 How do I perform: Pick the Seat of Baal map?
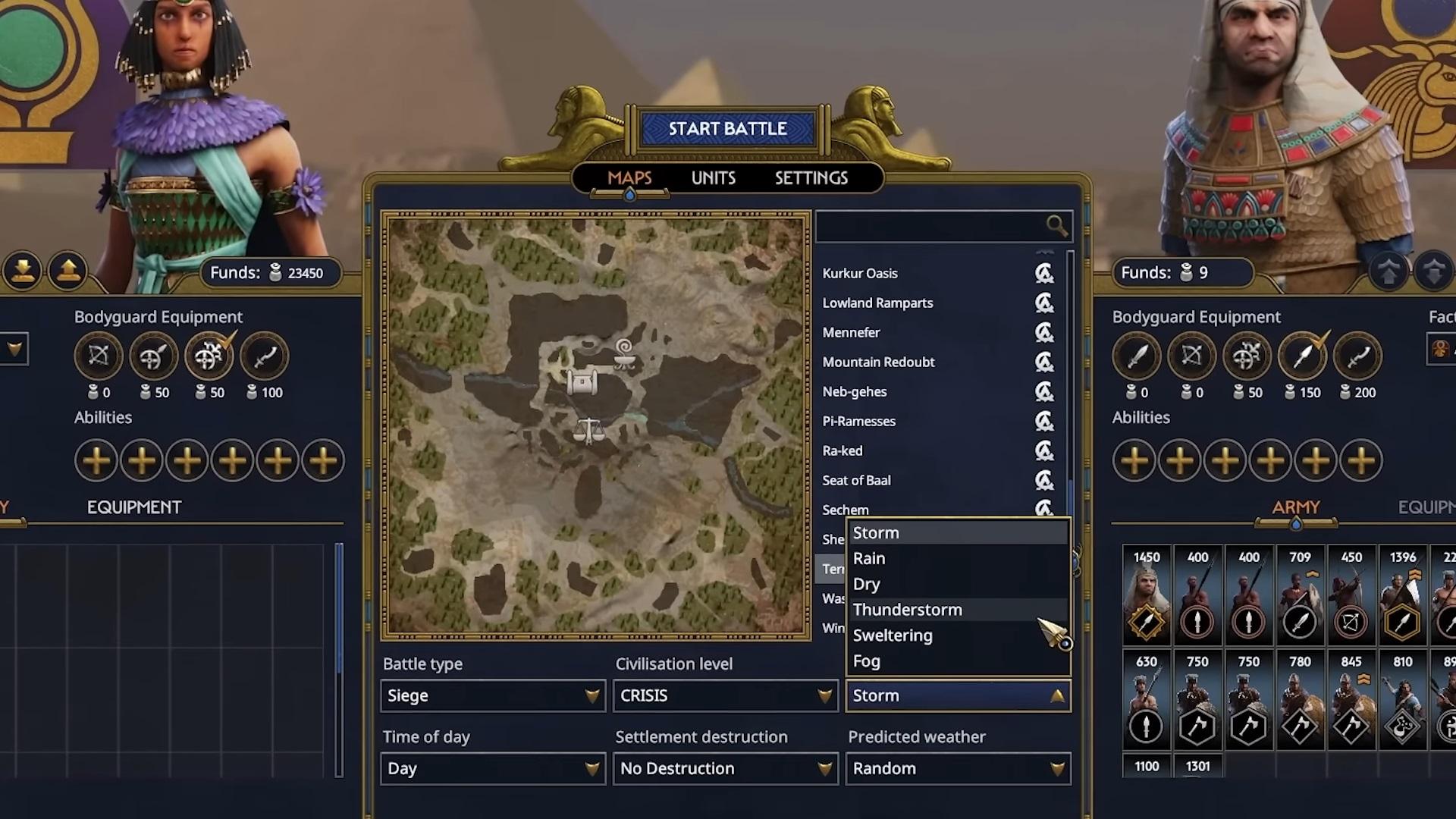pyautogui.click(x=856, y=481)
